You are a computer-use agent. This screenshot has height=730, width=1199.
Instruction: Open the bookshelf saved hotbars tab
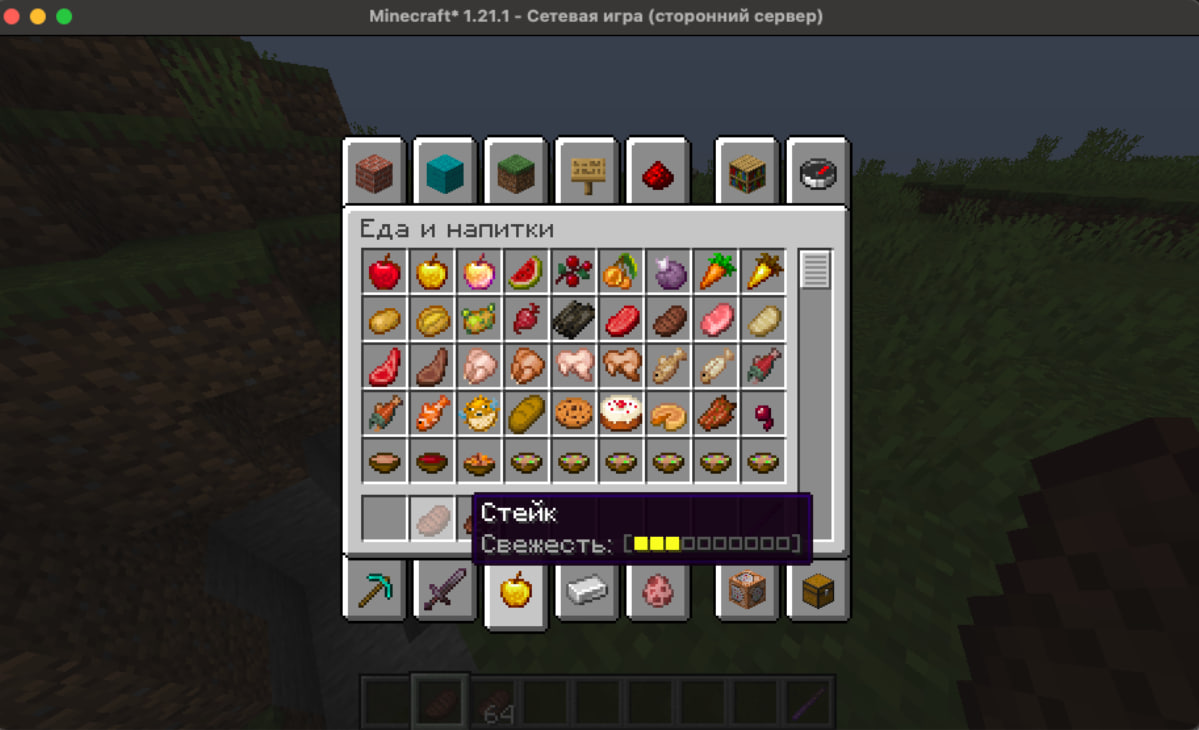pos(746,174)
